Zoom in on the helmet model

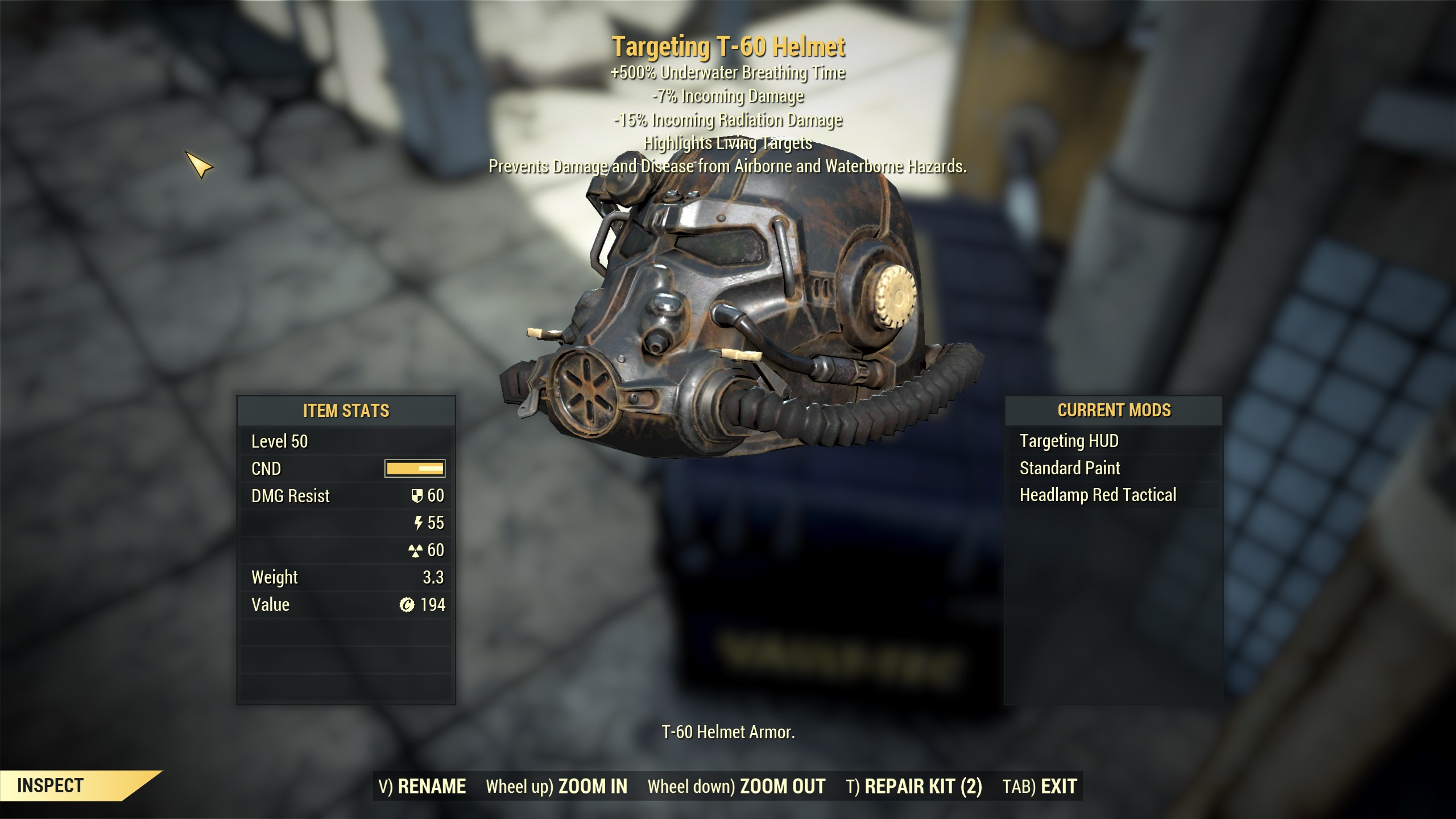556,786
